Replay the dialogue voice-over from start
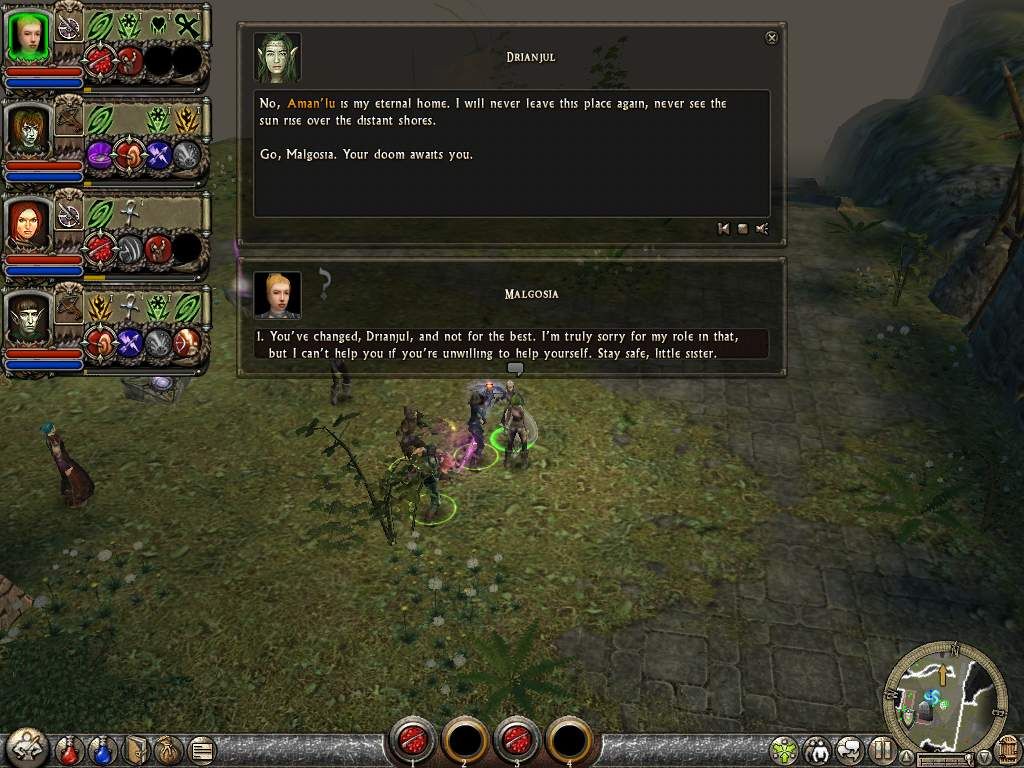The width and height of the screenshot is (1024, 768). pos(723,229)
